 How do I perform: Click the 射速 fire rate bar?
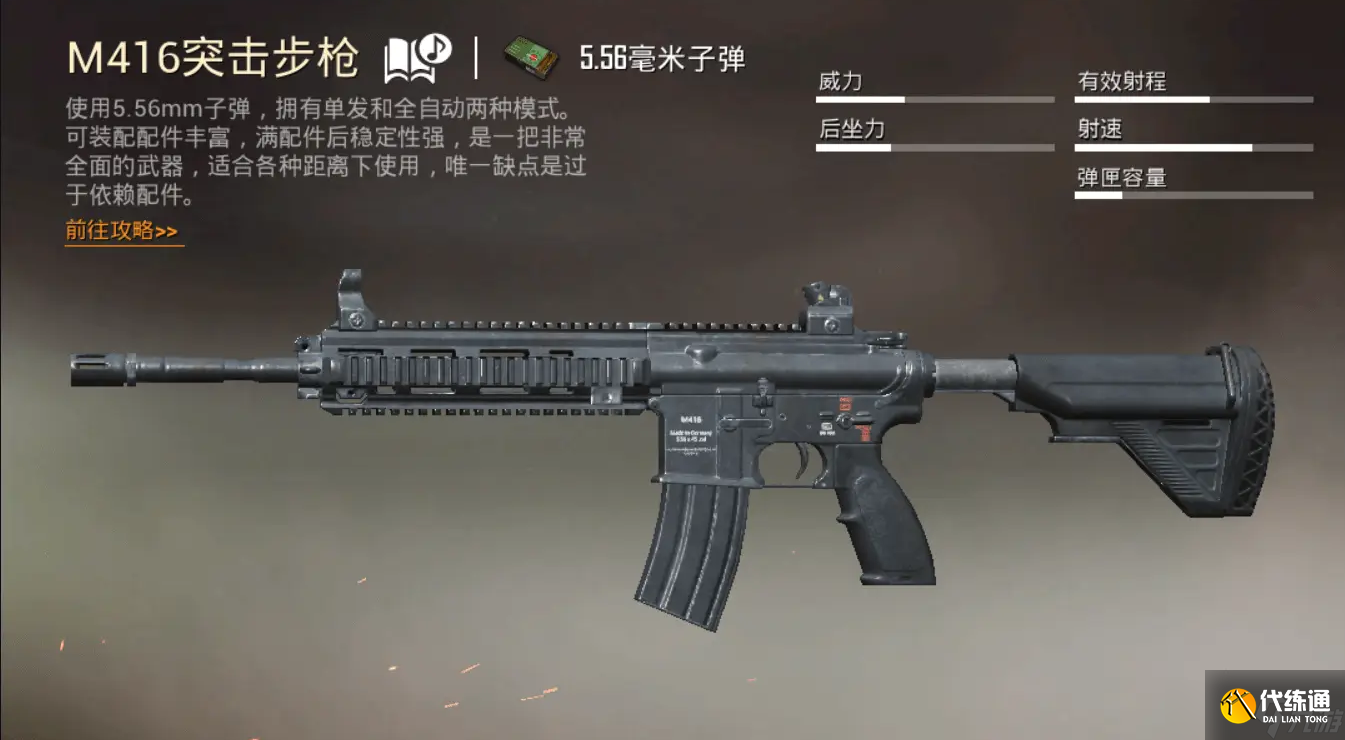1193,147
